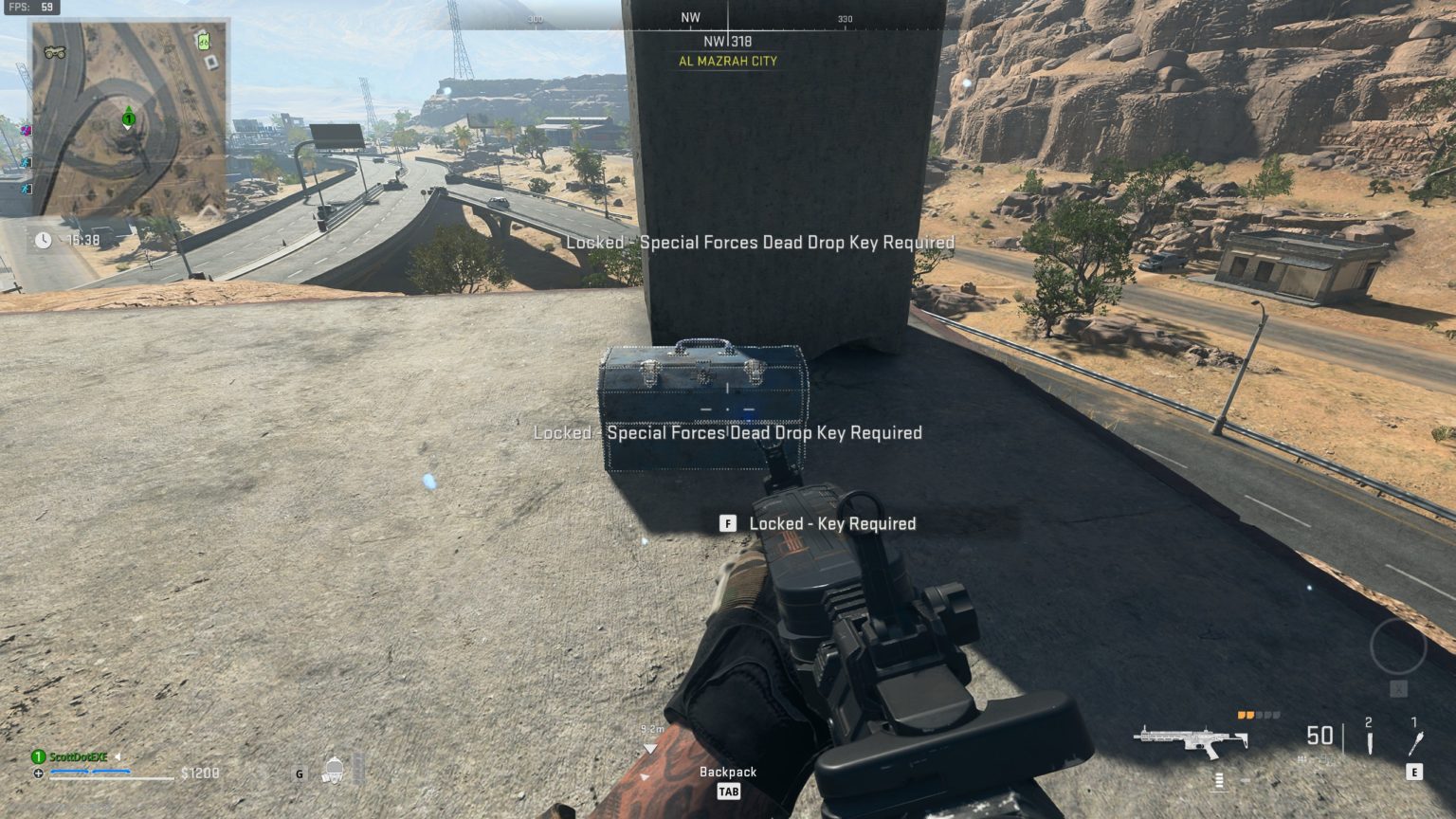Click the clock icon beside the match timer
The width and height of the screenshot is (1456, 819).
(x=43, y=239)
